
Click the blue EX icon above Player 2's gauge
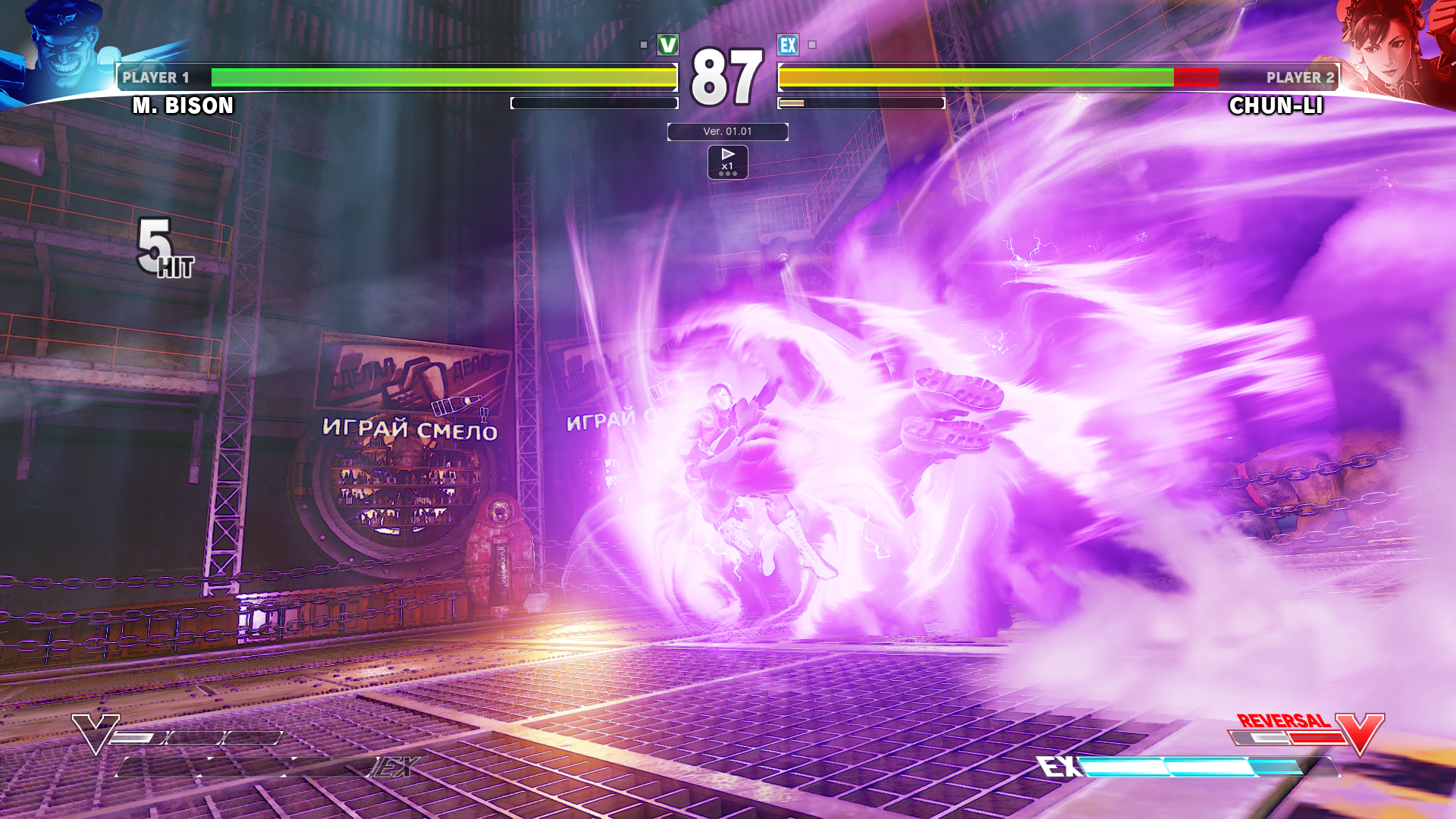click(789, 45)
